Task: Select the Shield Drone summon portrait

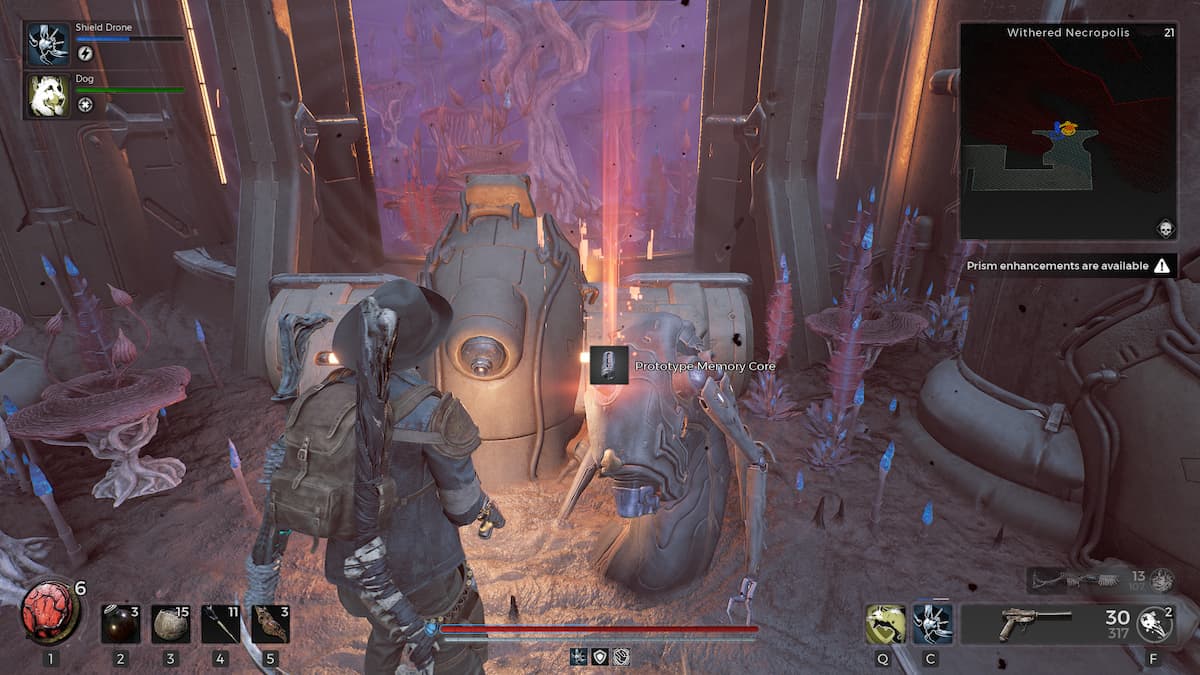Action: coord(49,46)
